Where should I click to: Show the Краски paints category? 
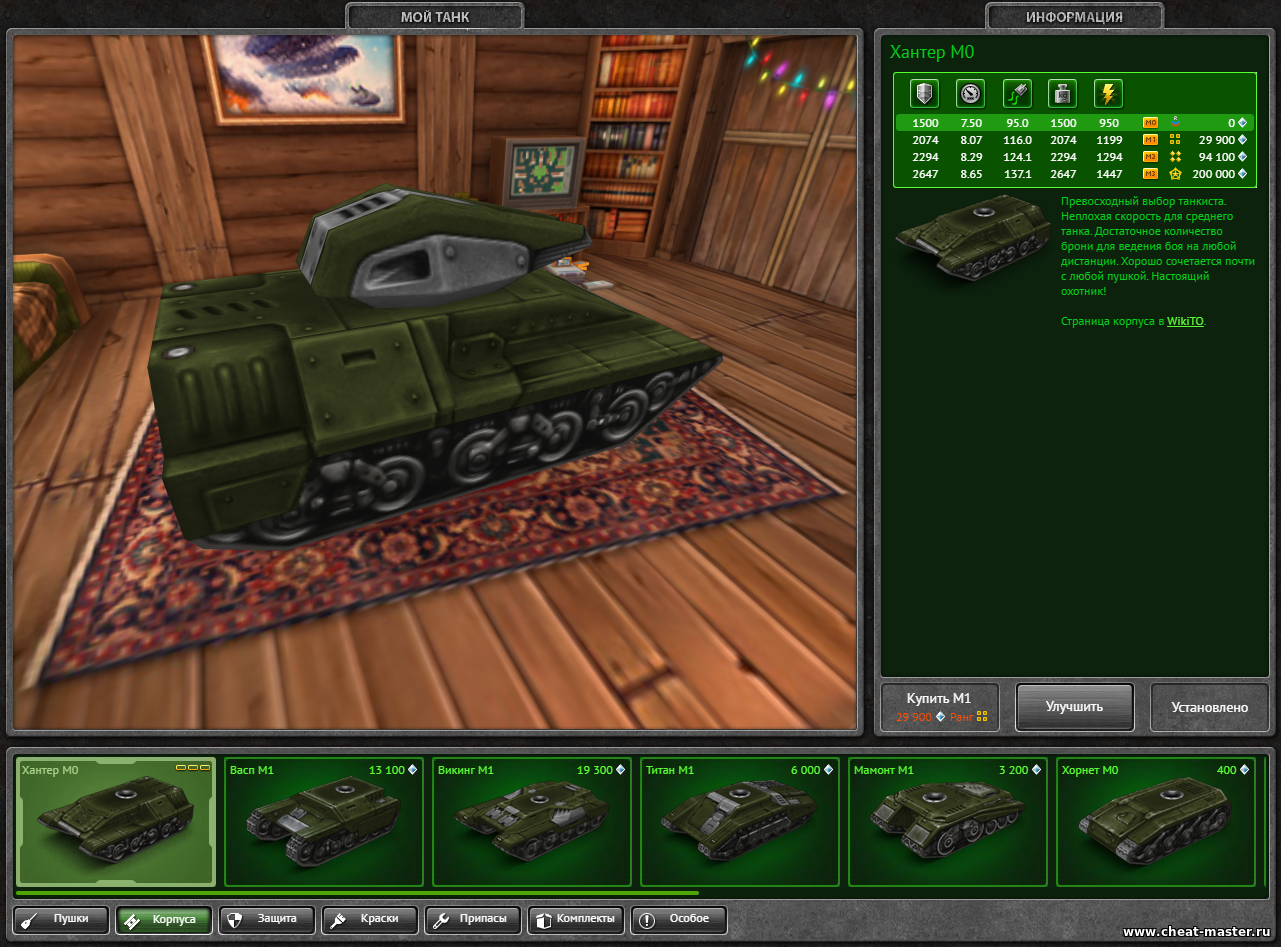coord(370,919)
